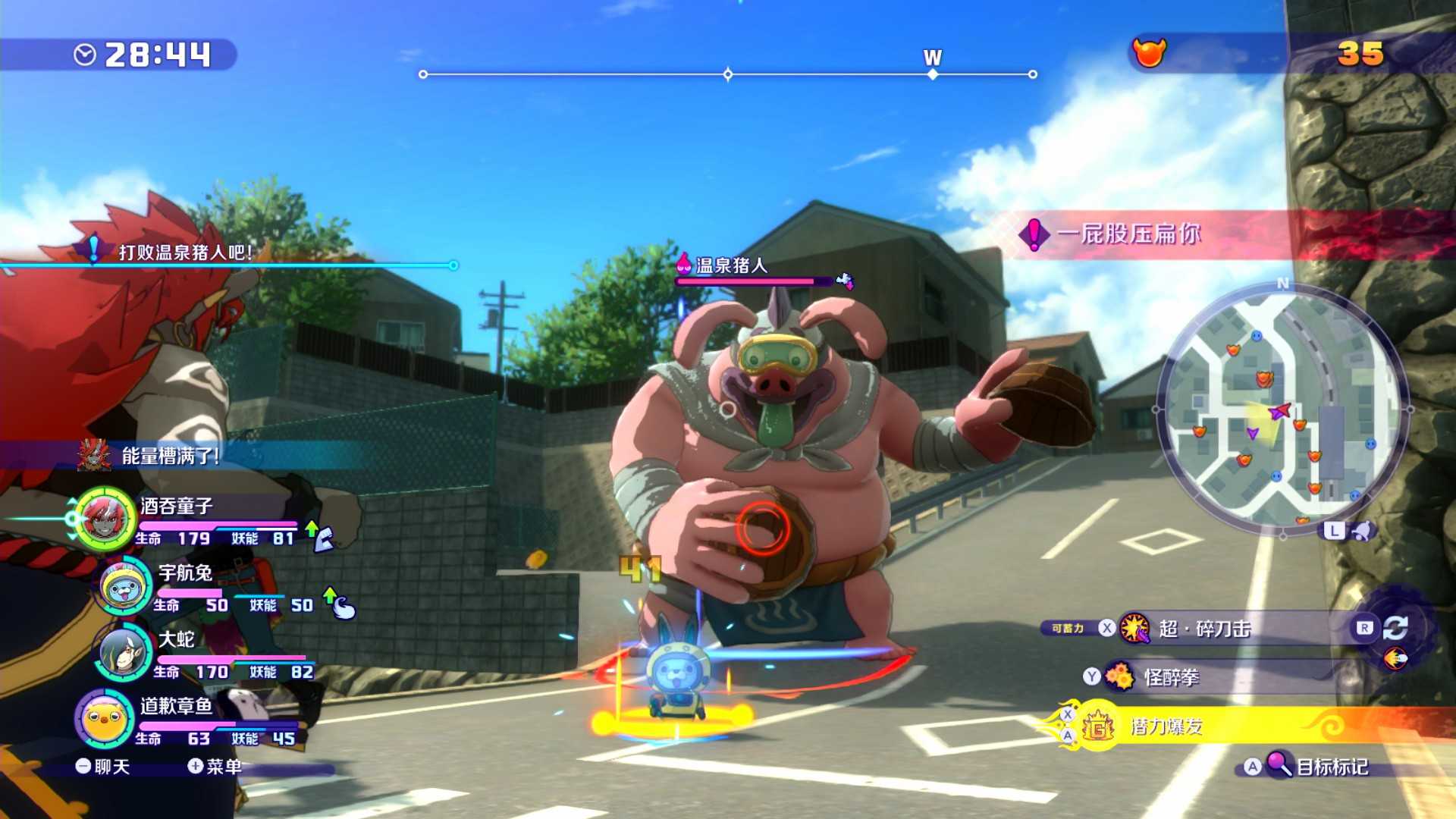The image size is (1456, 819).
Task: Select 道歉章鱼 party member portrait
Action: coord(105,718)
